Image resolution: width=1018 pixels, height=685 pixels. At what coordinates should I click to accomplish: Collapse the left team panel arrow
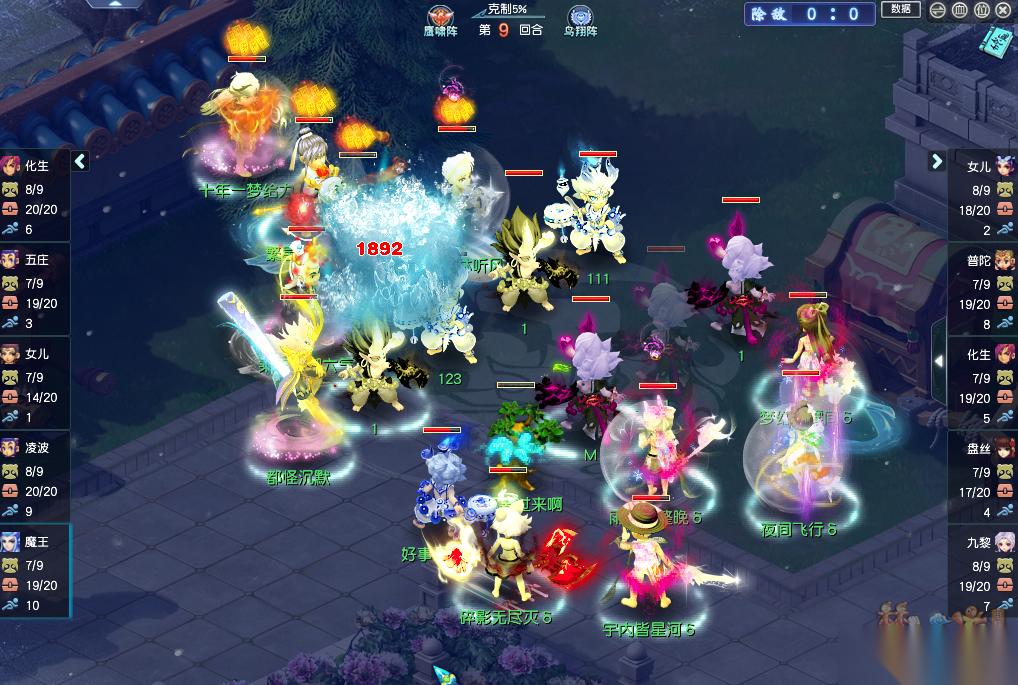[80, 161]
